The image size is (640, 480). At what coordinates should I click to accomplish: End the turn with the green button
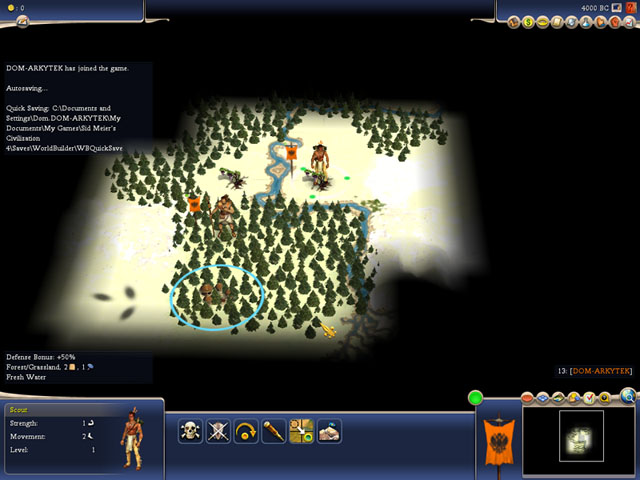tap(475, 398)
